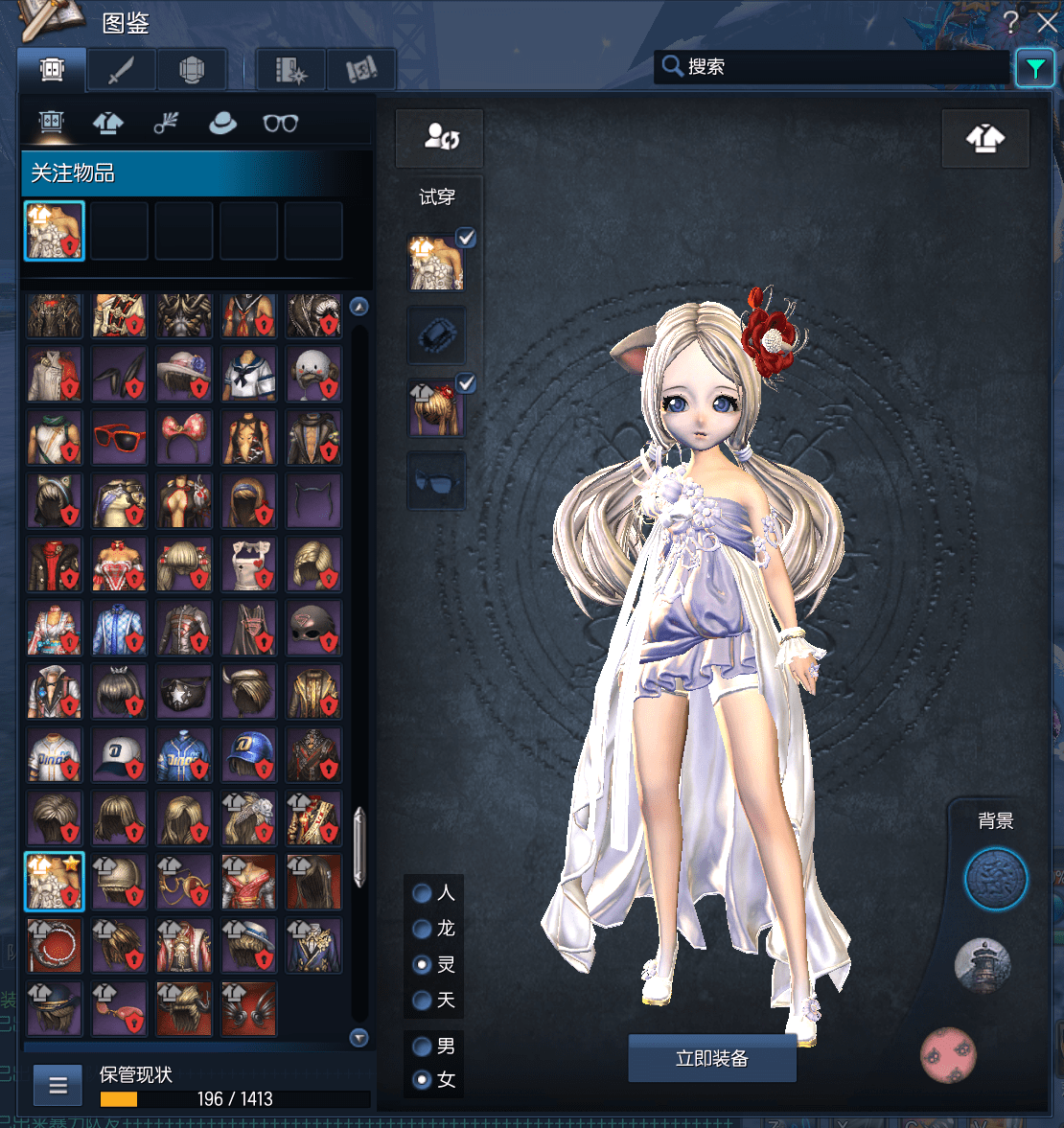Pick the red sunglasses item
Viewport: 1064px width, 1128px height.
(119, 438)
